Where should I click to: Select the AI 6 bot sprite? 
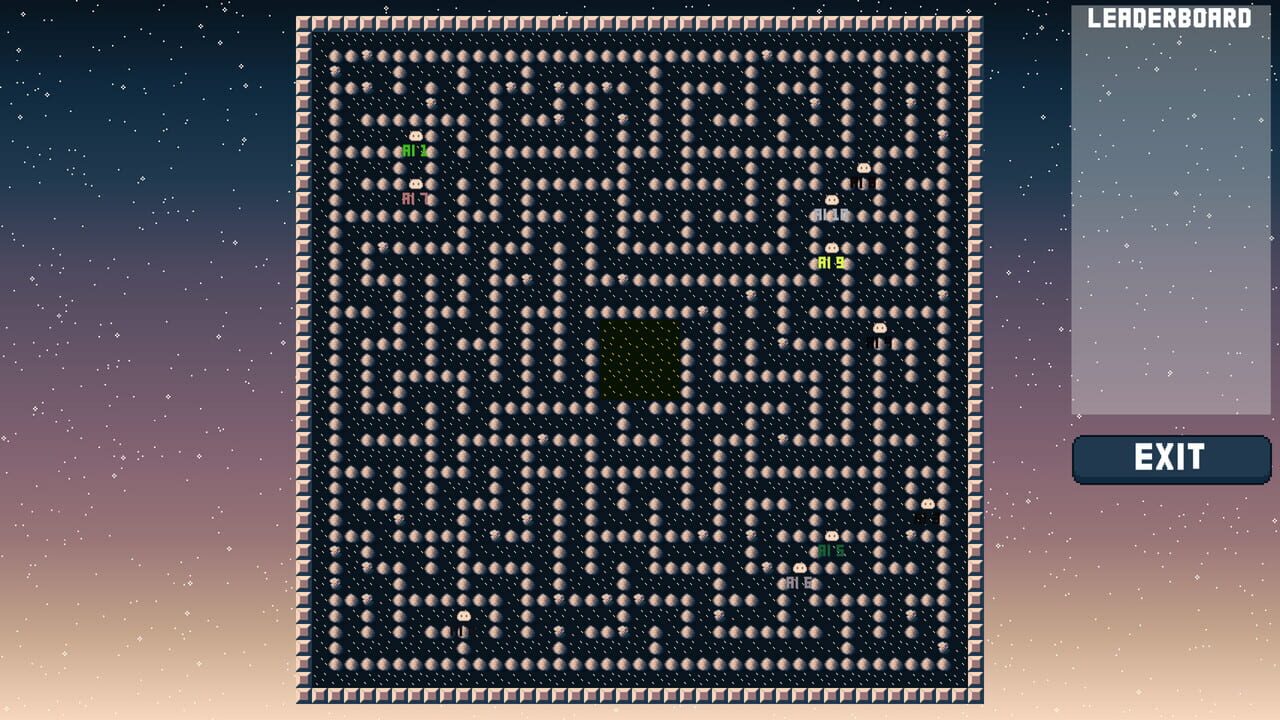coord(800,568)
